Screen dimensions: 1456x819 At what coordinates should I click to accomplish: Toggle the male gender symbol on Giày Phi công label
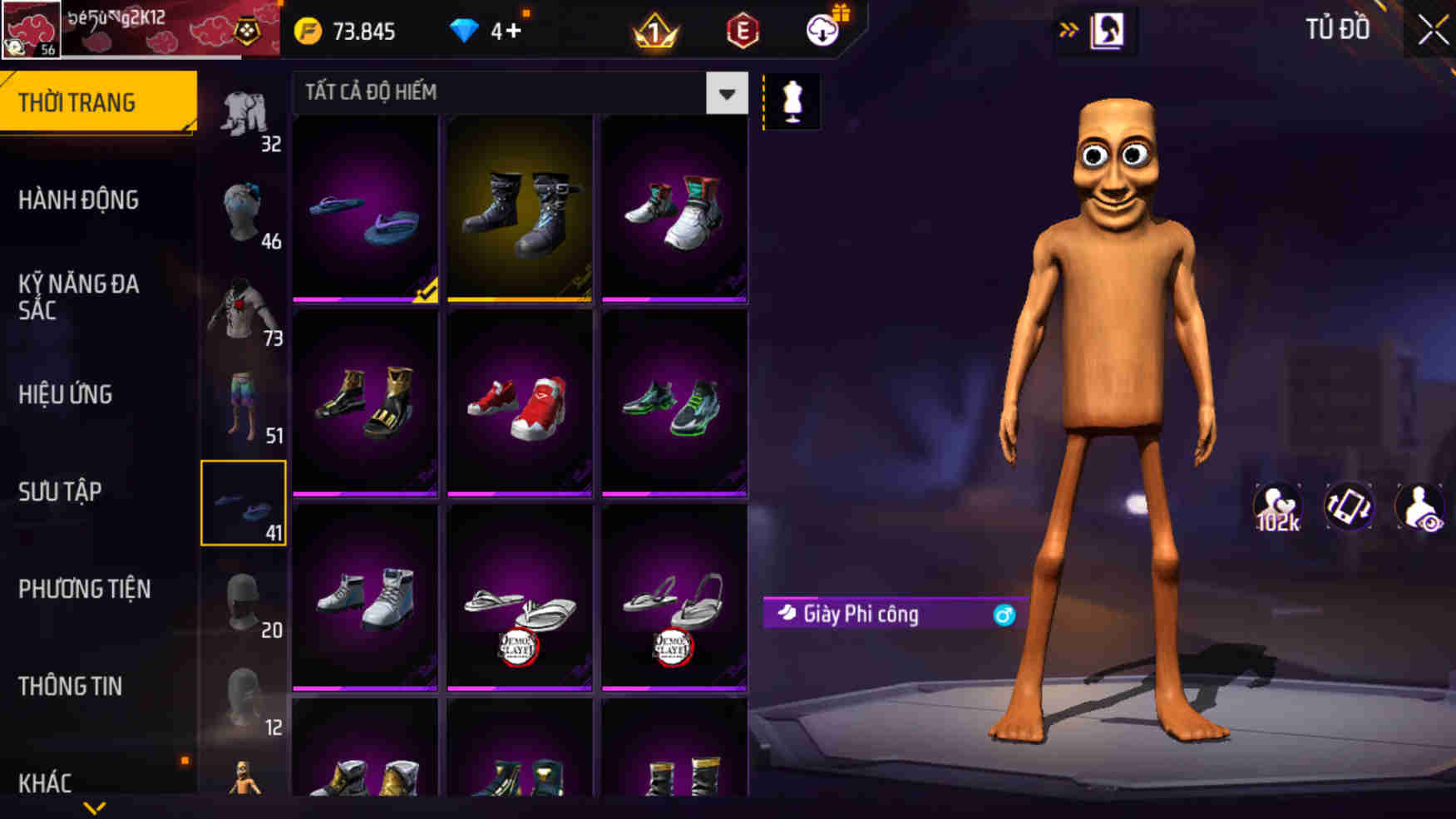(x=1004, y=616)
